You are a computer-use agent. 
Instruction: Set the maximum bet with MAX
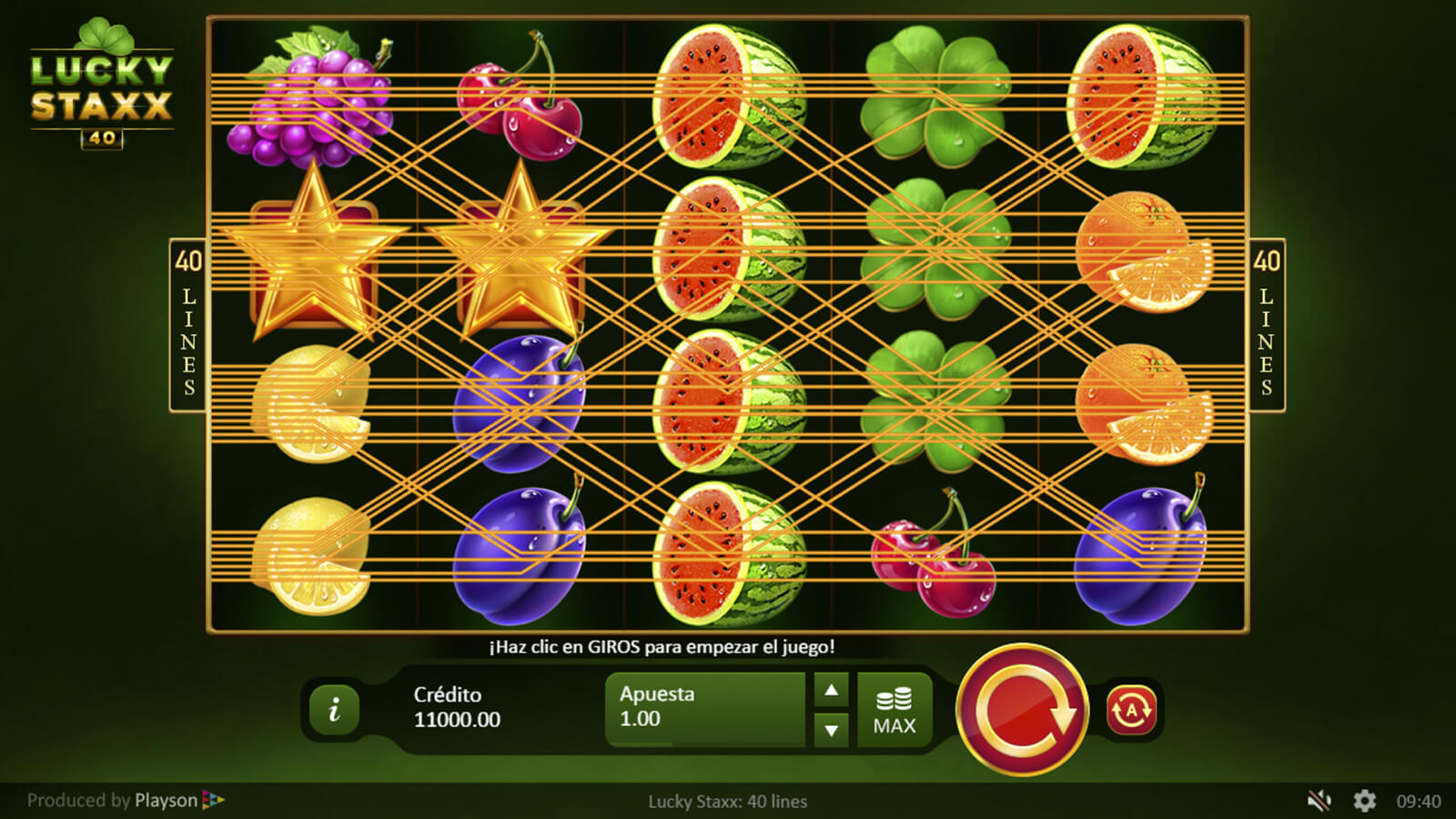[x=895, y=710]
